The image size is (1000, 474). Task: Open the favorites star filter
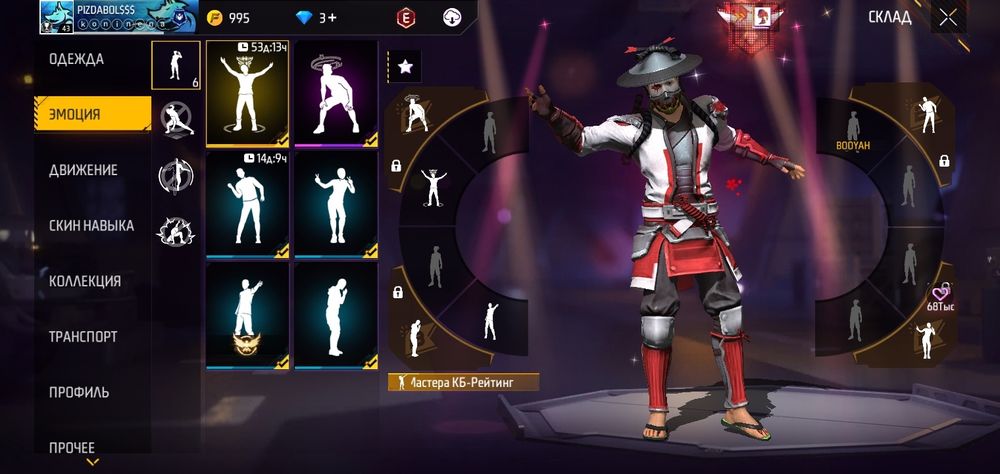coord(405,66)
